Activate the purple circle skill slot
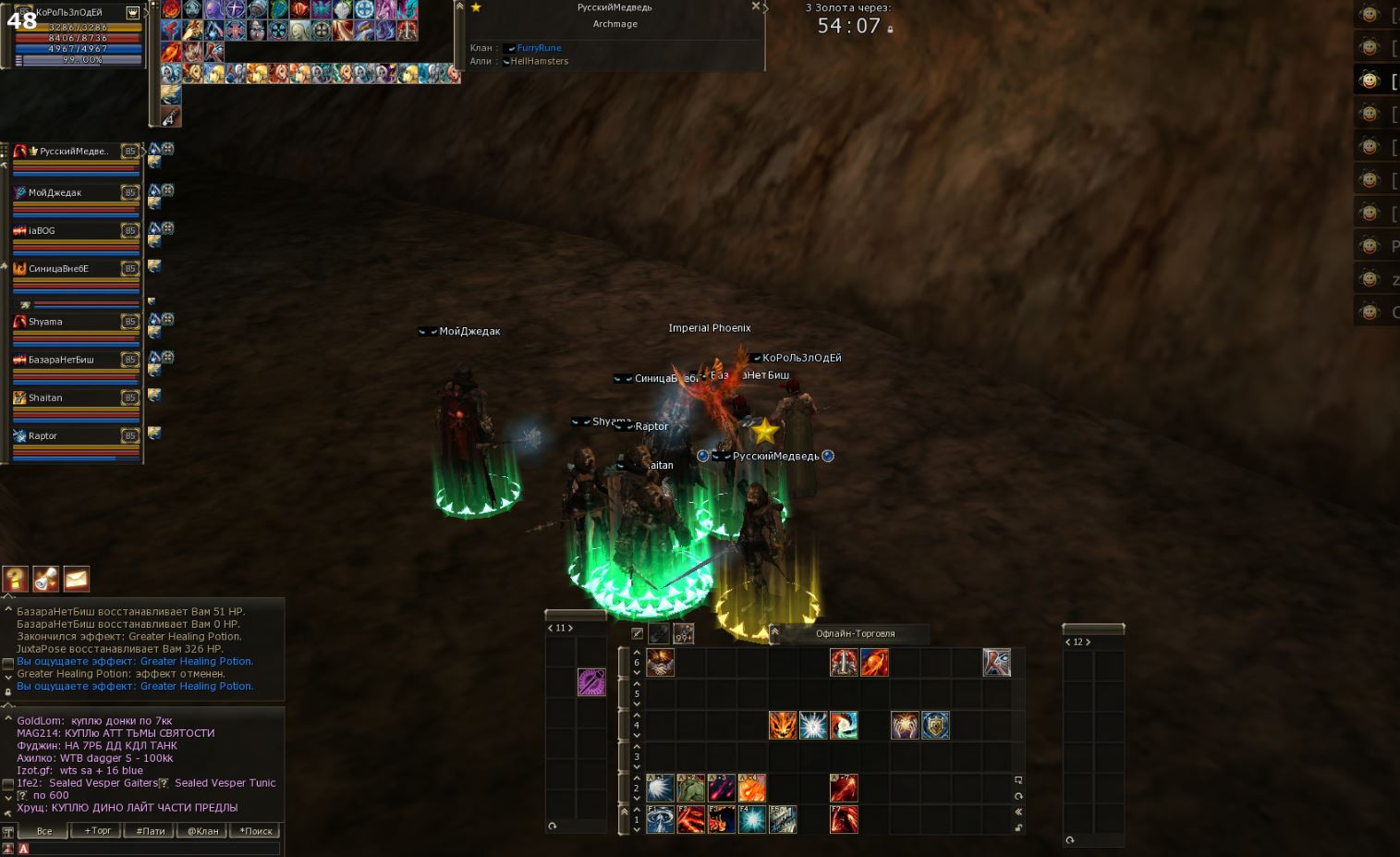This screenshot has width=1400, height=857. click(x=591, y=682)
